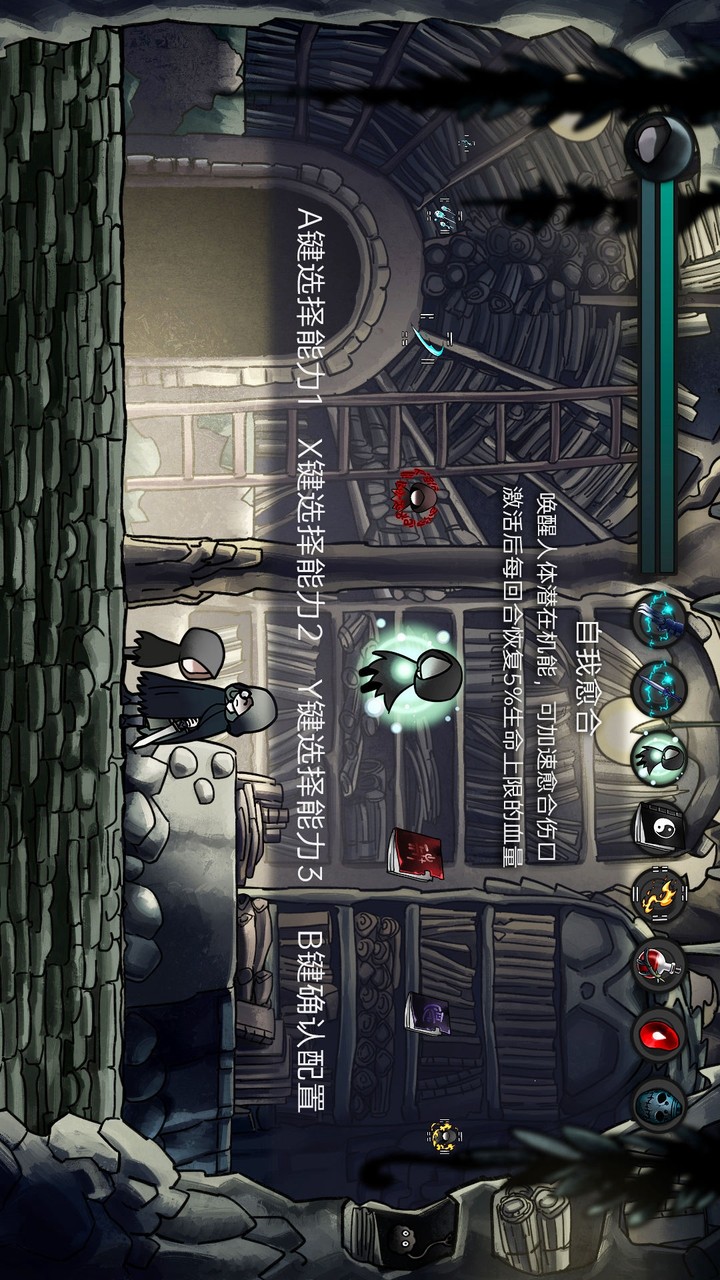
Task: Choose the red spellbook in the ability carousel
Action: click(x=416, y=855)
